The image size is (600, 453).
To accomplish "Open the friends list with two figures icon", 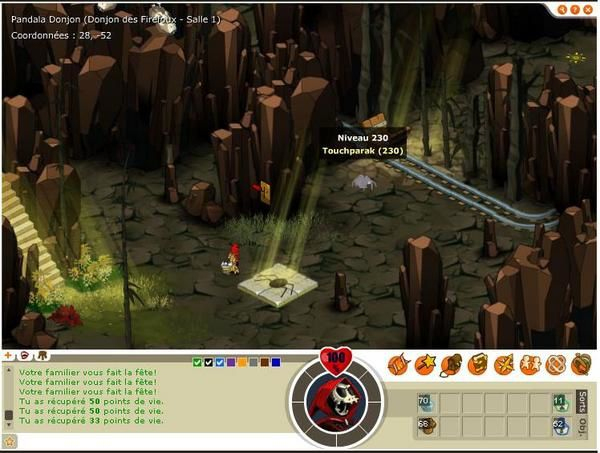I will [529, 364].
